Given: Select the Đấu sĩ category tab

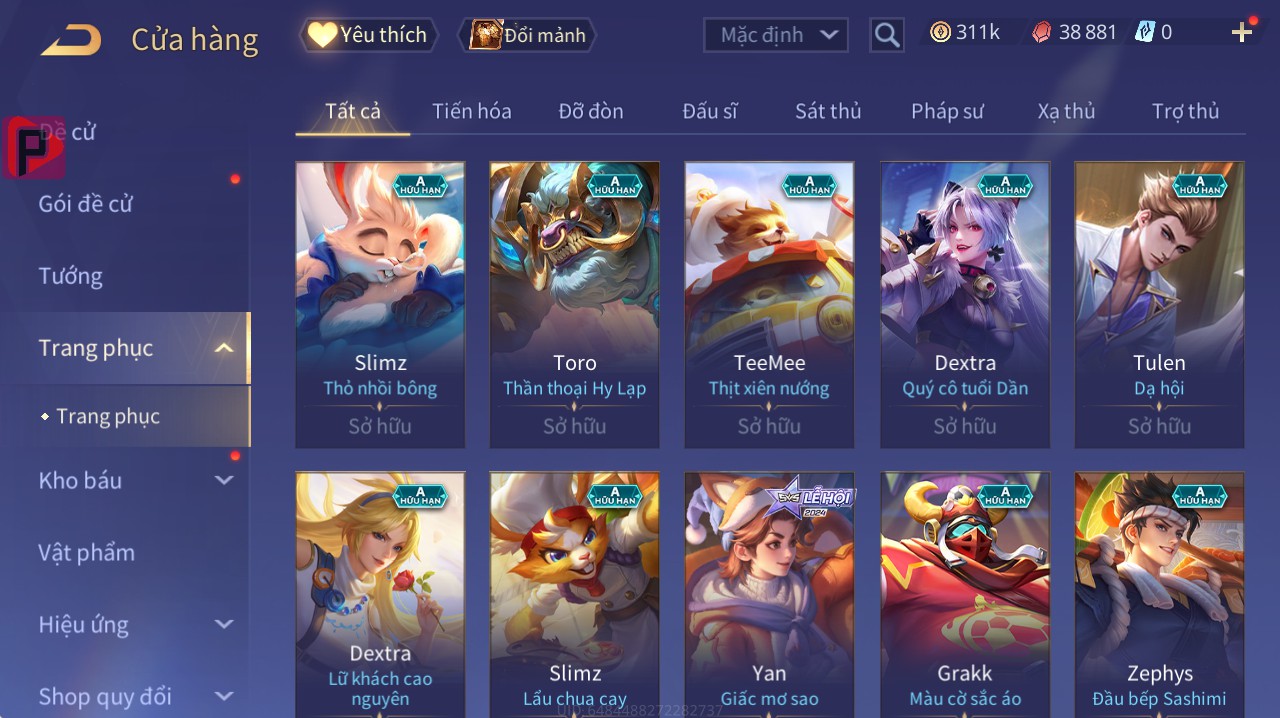Looking at the screenshot, I should click(710, 111).
